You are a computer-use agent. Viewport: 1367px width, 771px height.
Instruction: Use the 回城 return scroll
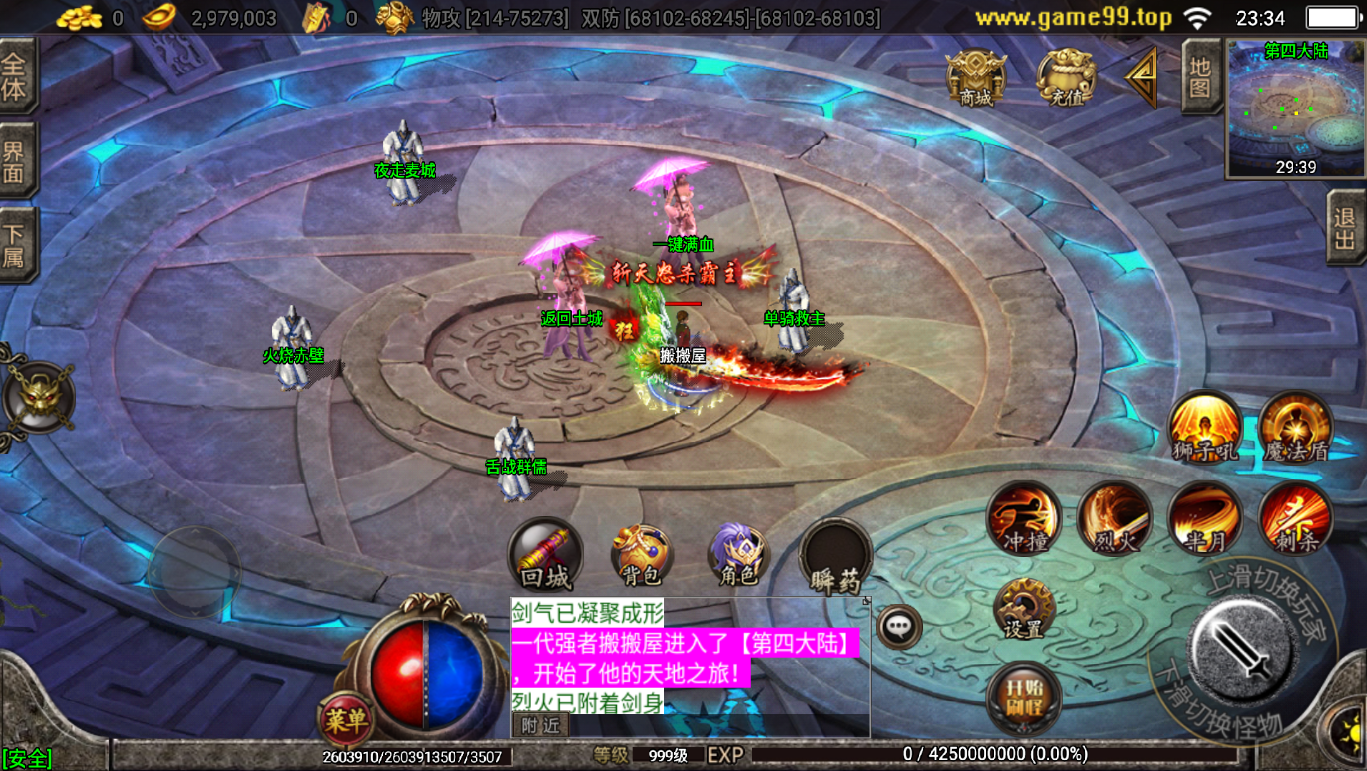545,554
